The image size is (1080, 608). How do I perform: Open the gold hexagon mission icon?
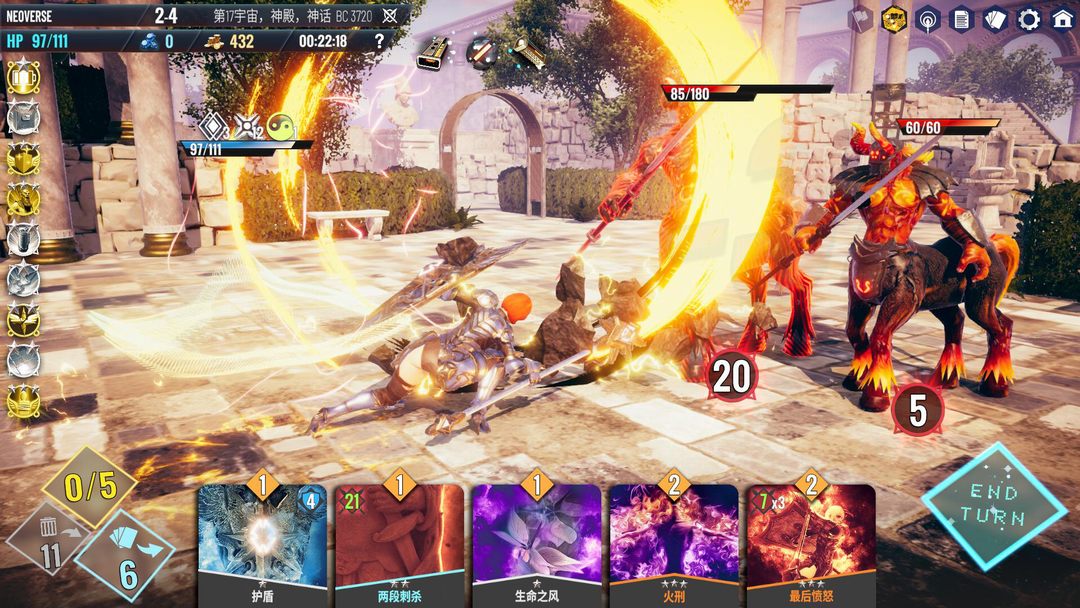pos(894,19)
